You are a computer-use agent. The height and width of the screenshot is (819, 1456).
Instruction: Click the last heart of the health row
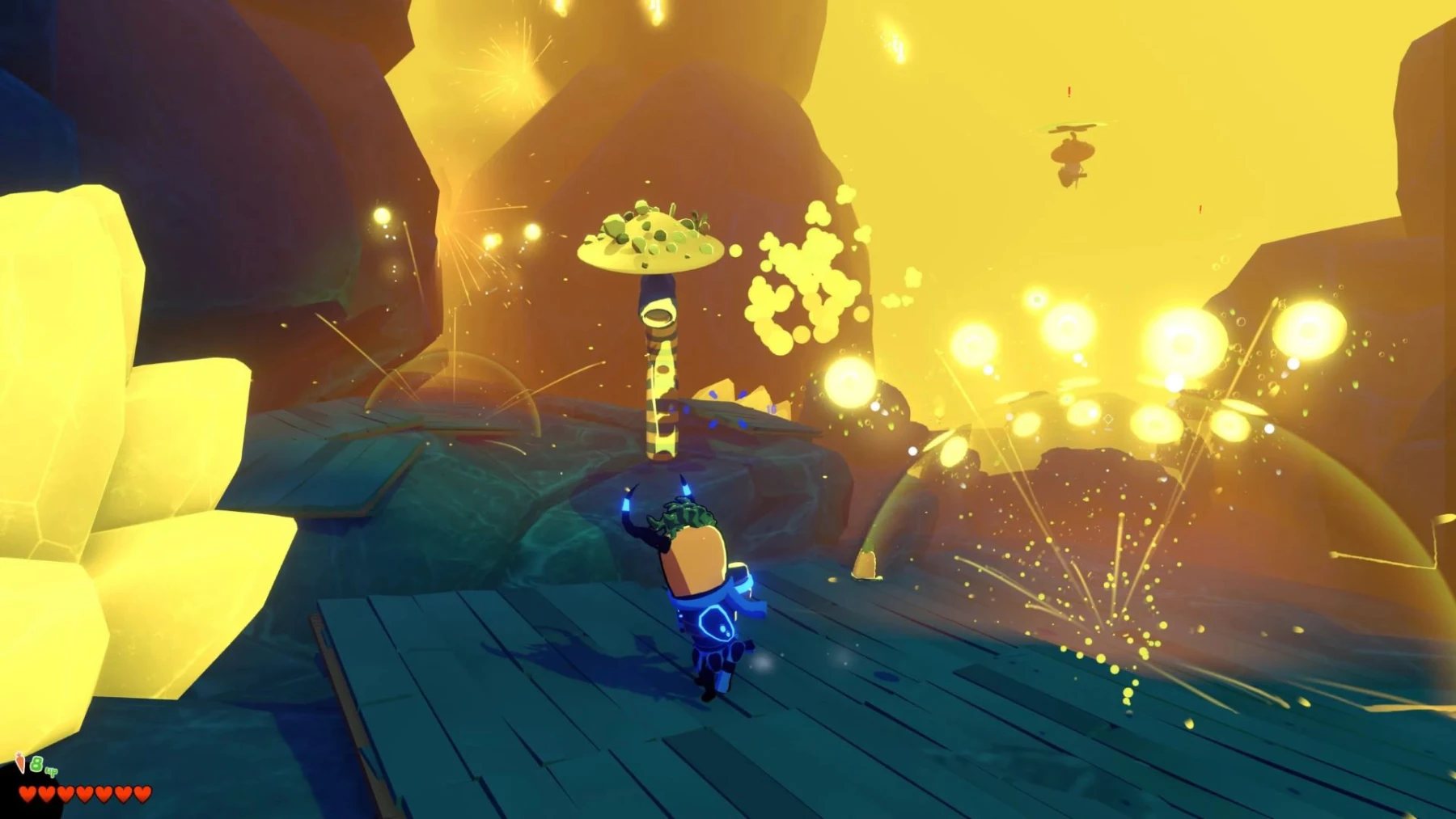(142, 795)
